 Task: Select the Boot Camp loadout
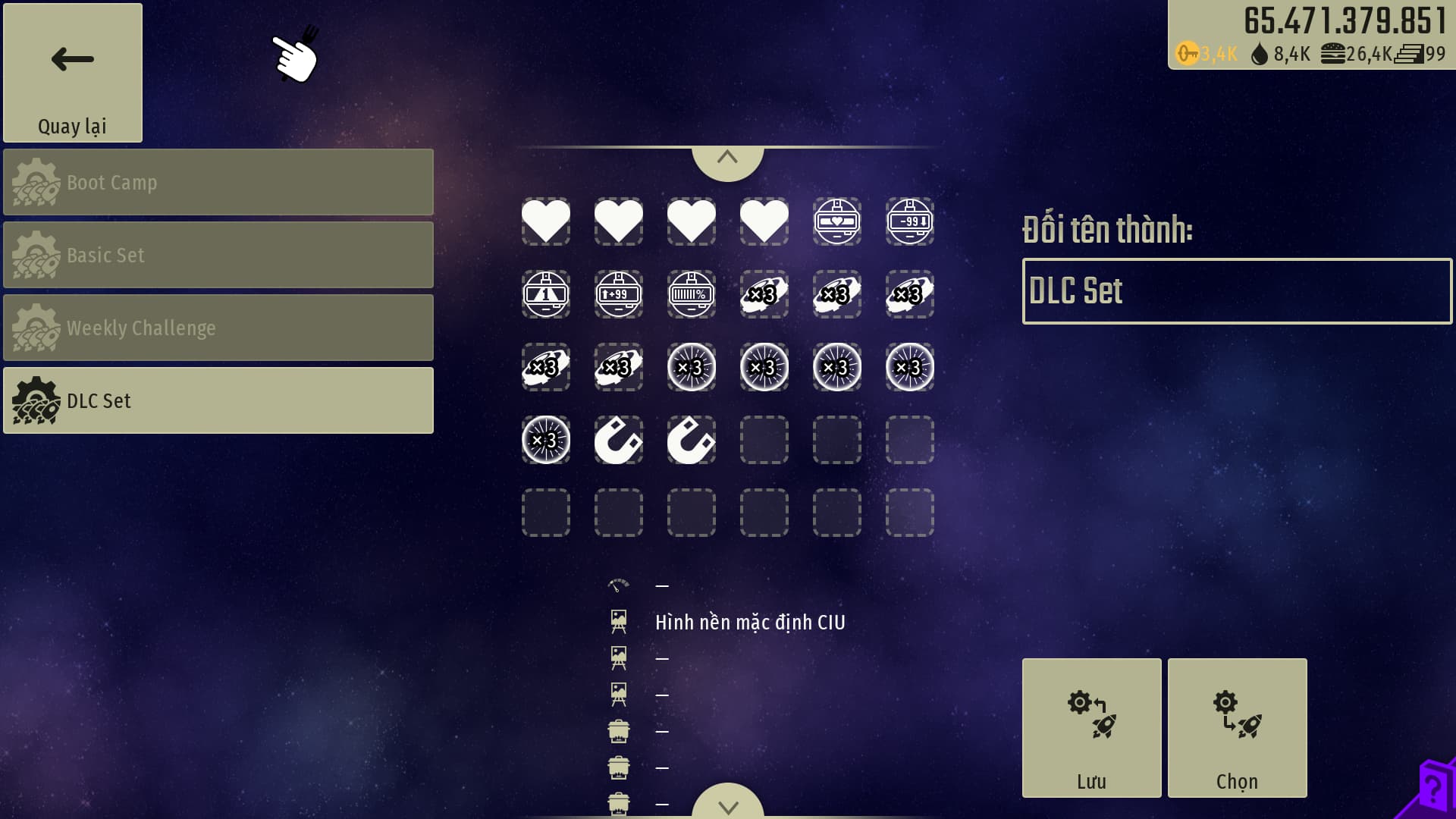pos(218,182)
